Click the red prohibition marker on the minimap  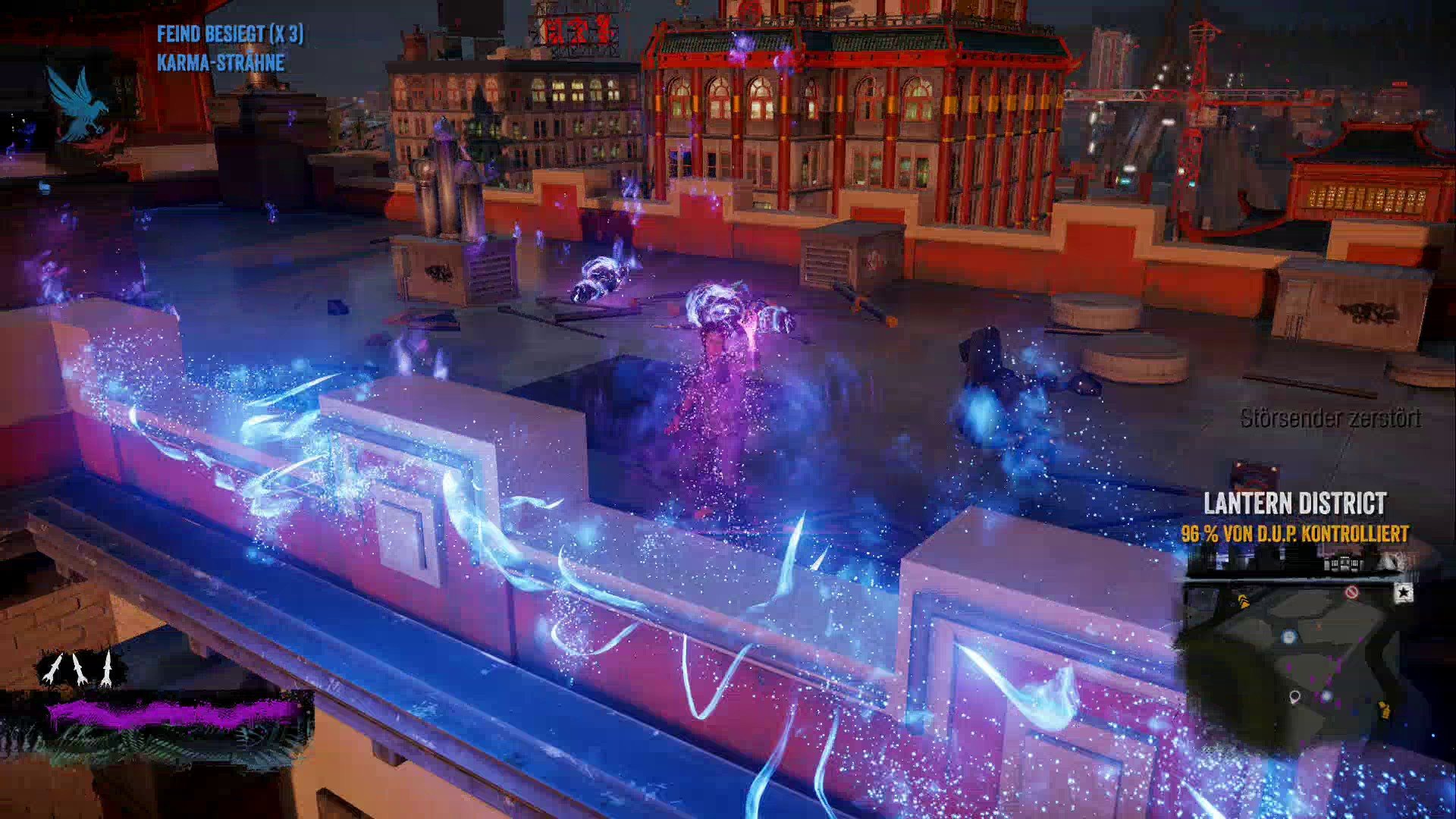tap(1351, 591)
